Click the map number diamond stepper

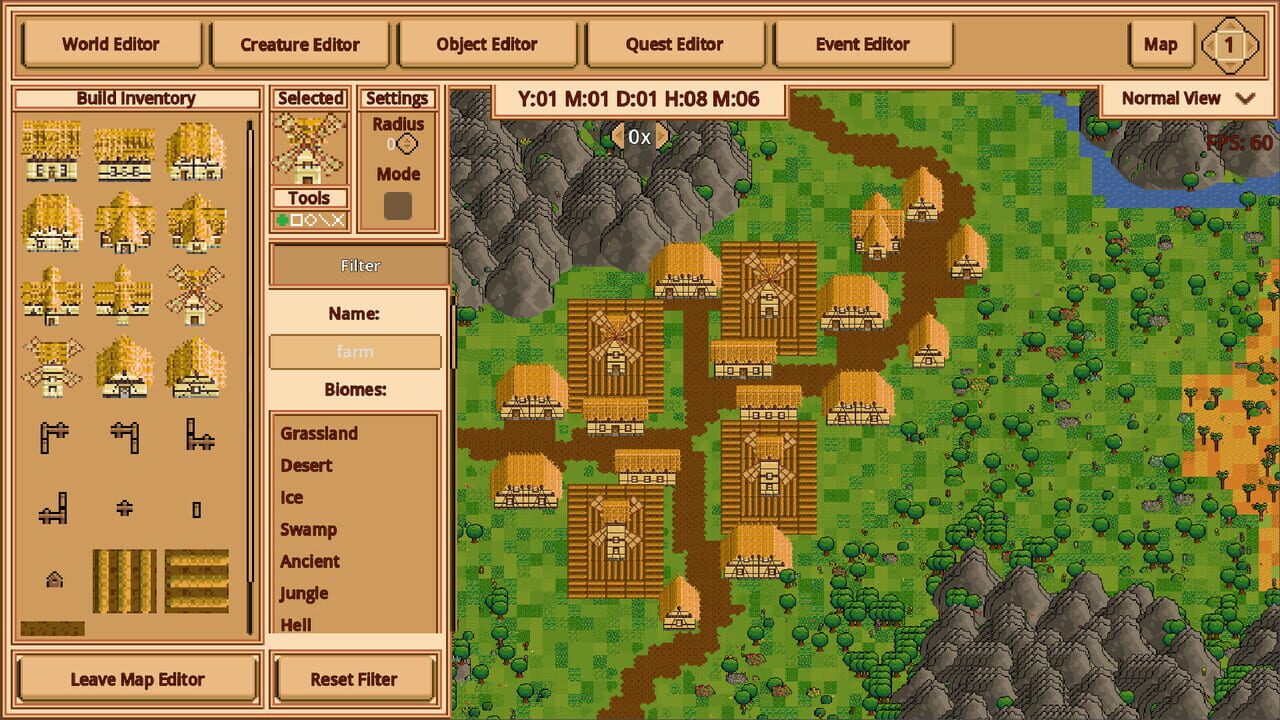click(1231, 44)
